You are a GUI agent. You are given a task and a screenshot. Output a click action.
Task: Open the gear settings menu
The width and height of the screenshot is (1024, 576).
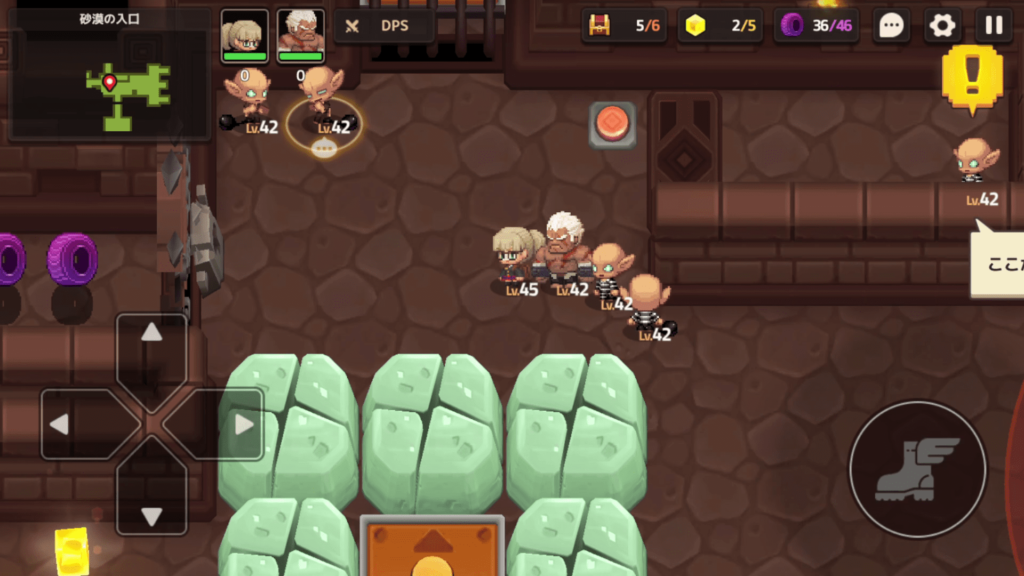click(942, 26)
